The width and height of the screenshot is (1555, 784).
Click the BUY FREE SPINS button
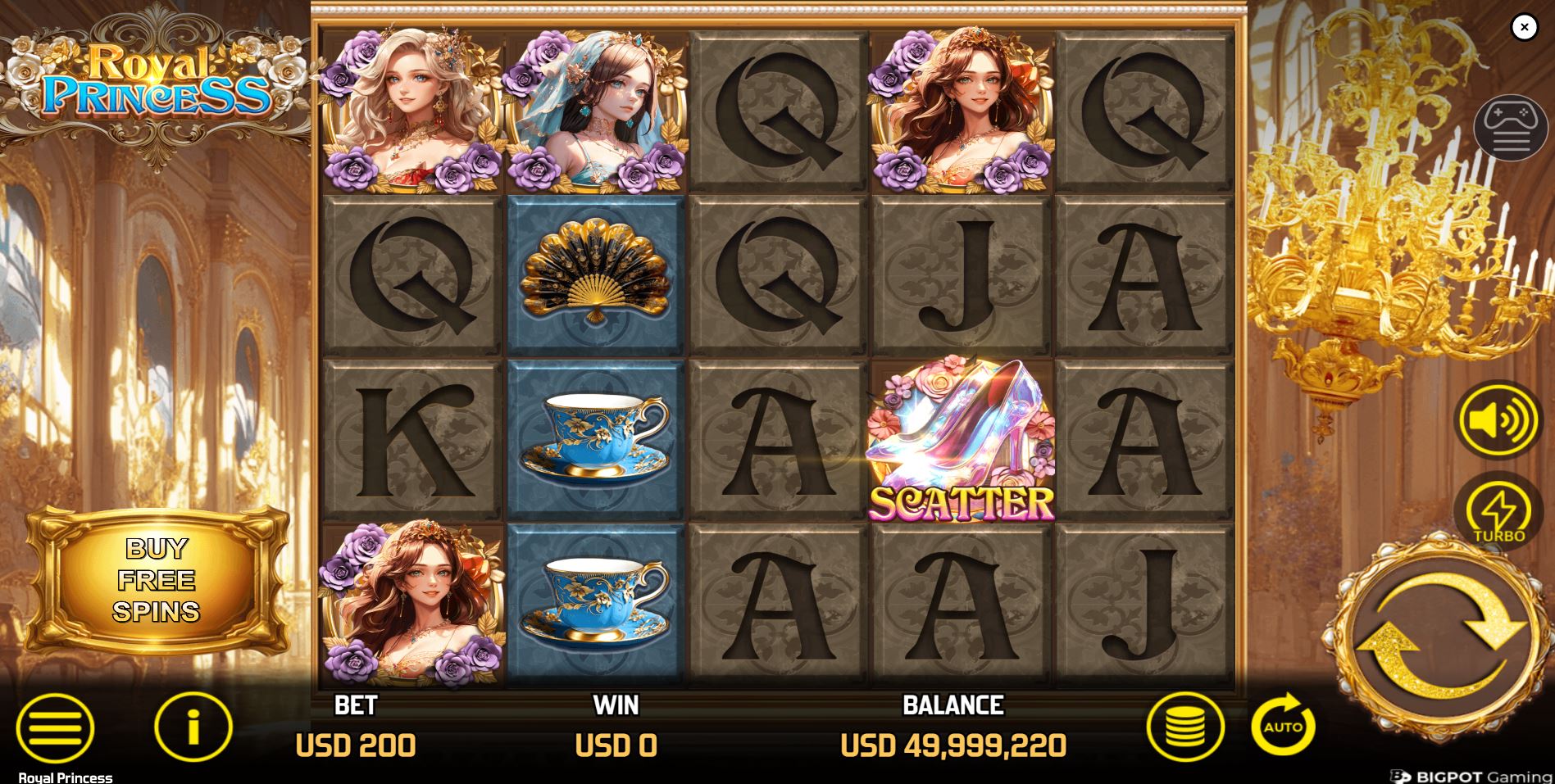click(x=160, y=579)
